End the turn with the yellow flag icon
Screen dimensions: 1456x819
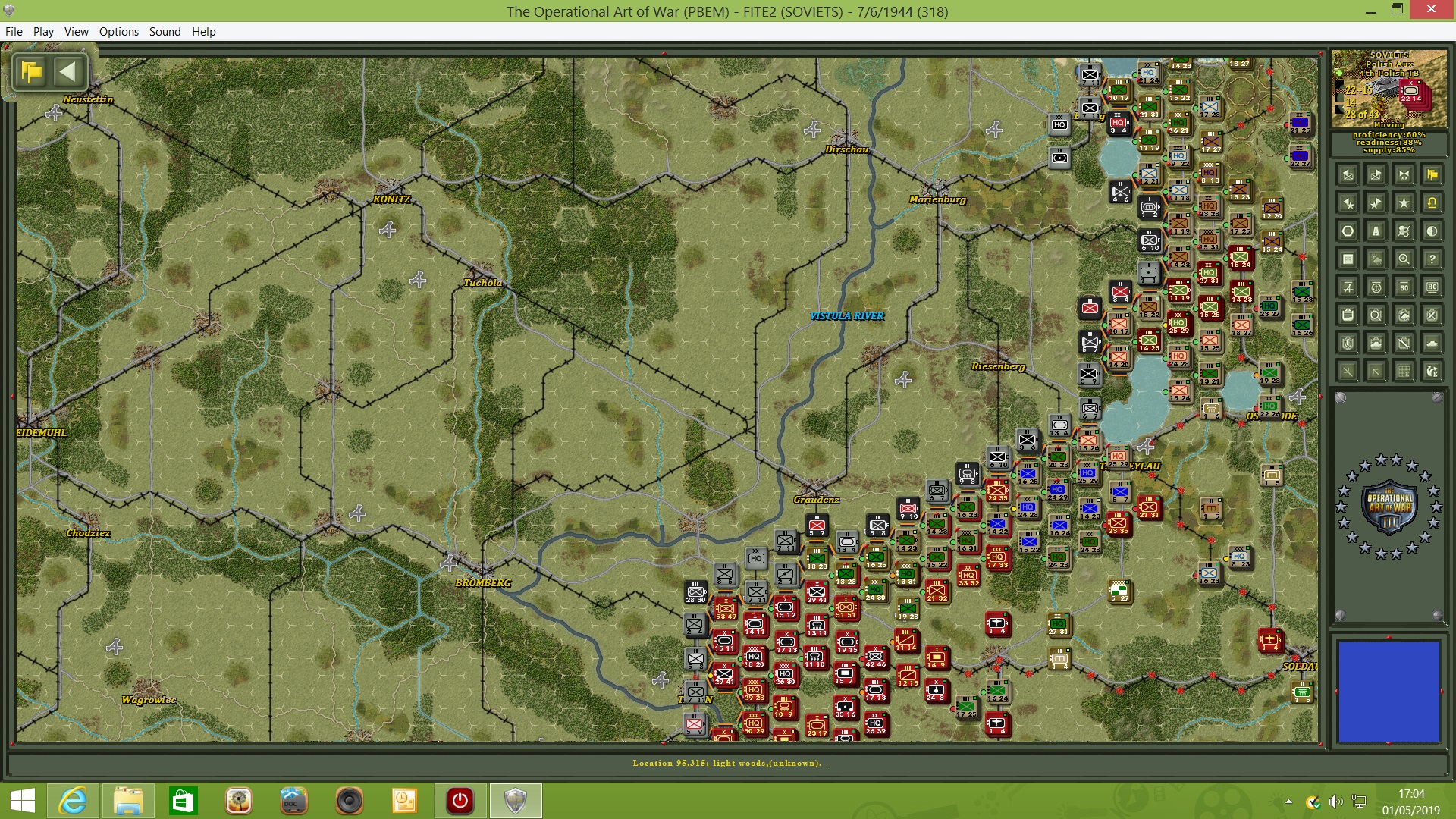pos(1432,175)
